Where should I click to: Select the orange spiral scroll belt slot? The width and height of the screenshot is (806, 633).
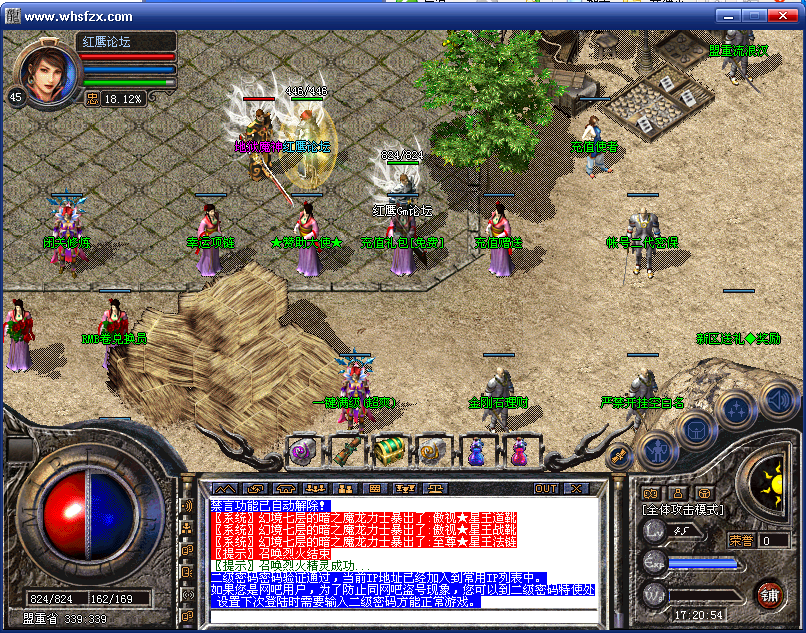tap(432, 451)
